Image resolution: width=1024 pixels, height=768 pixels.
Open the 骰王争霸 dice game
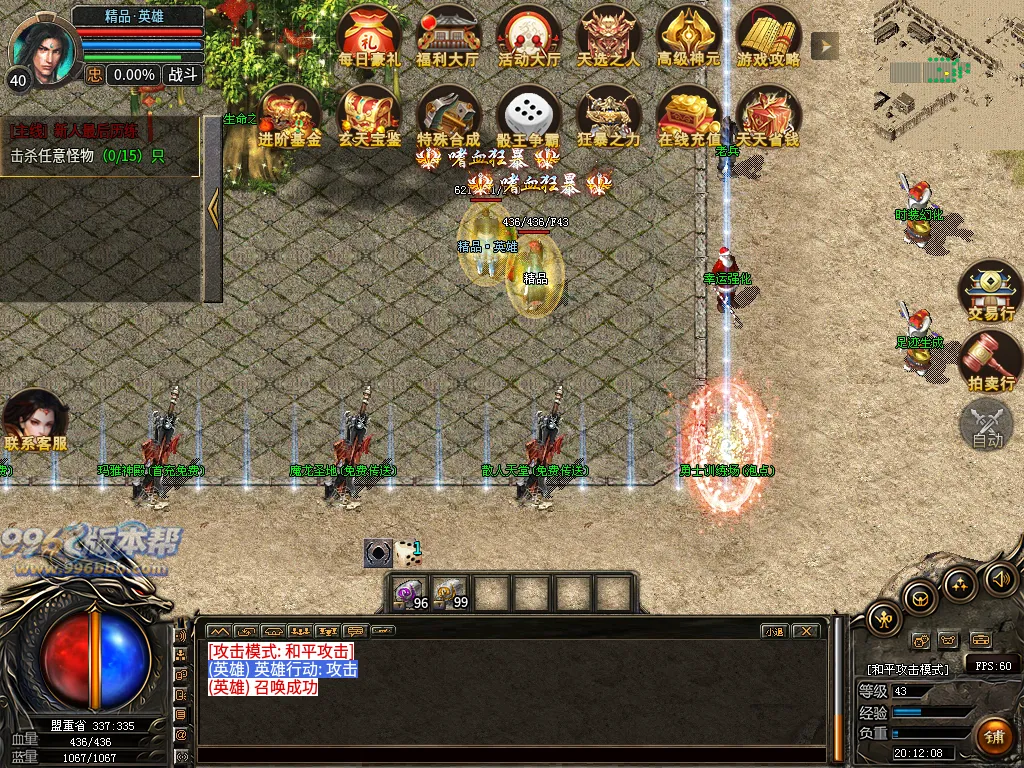click(x=528, y=115)
